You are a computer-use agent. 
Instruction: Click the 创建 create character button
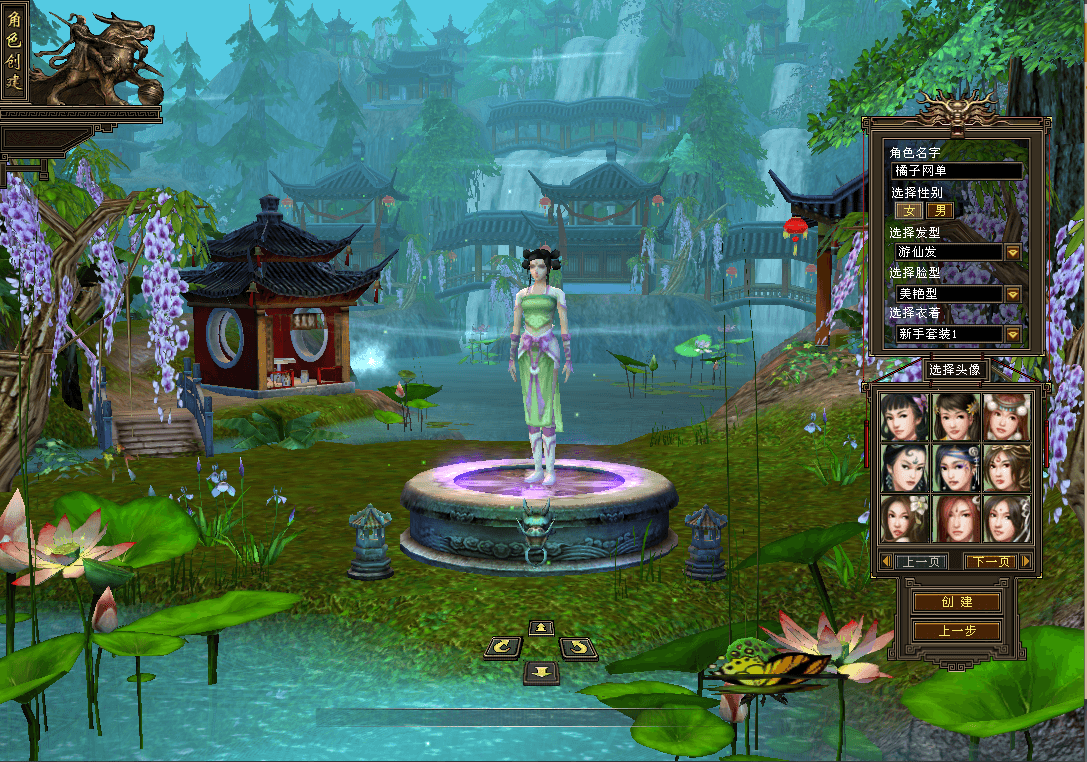956,602
